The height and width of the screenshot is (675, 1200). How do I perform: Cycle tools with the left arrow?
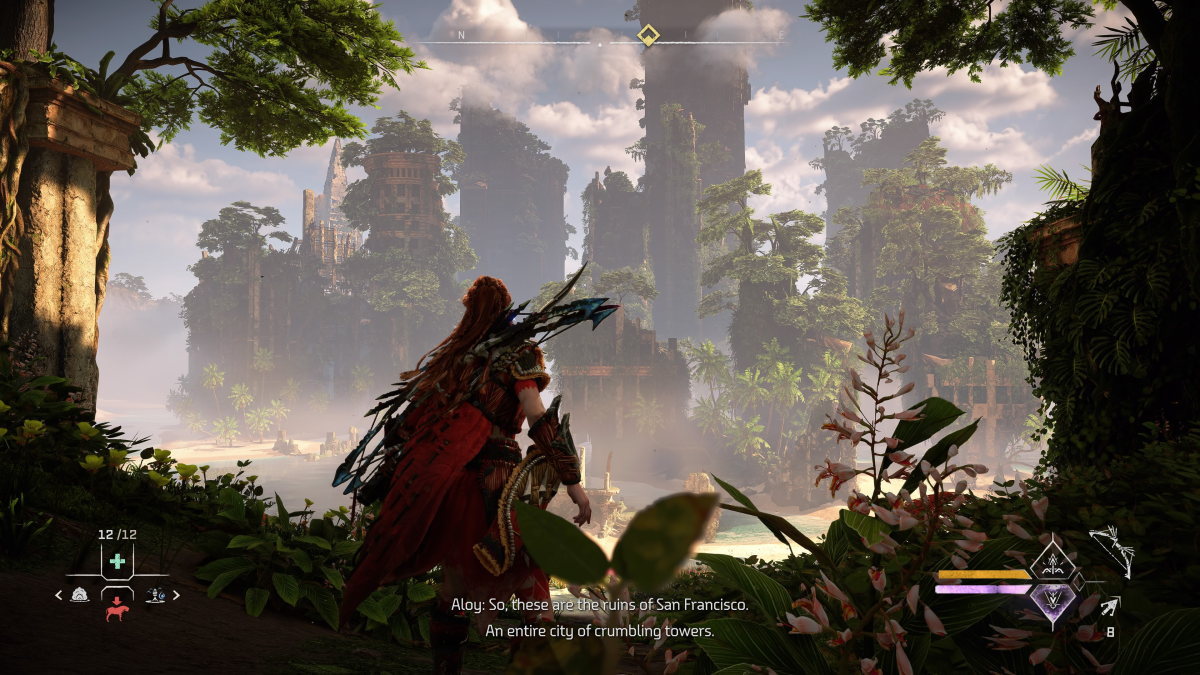[x=58, y=596]
